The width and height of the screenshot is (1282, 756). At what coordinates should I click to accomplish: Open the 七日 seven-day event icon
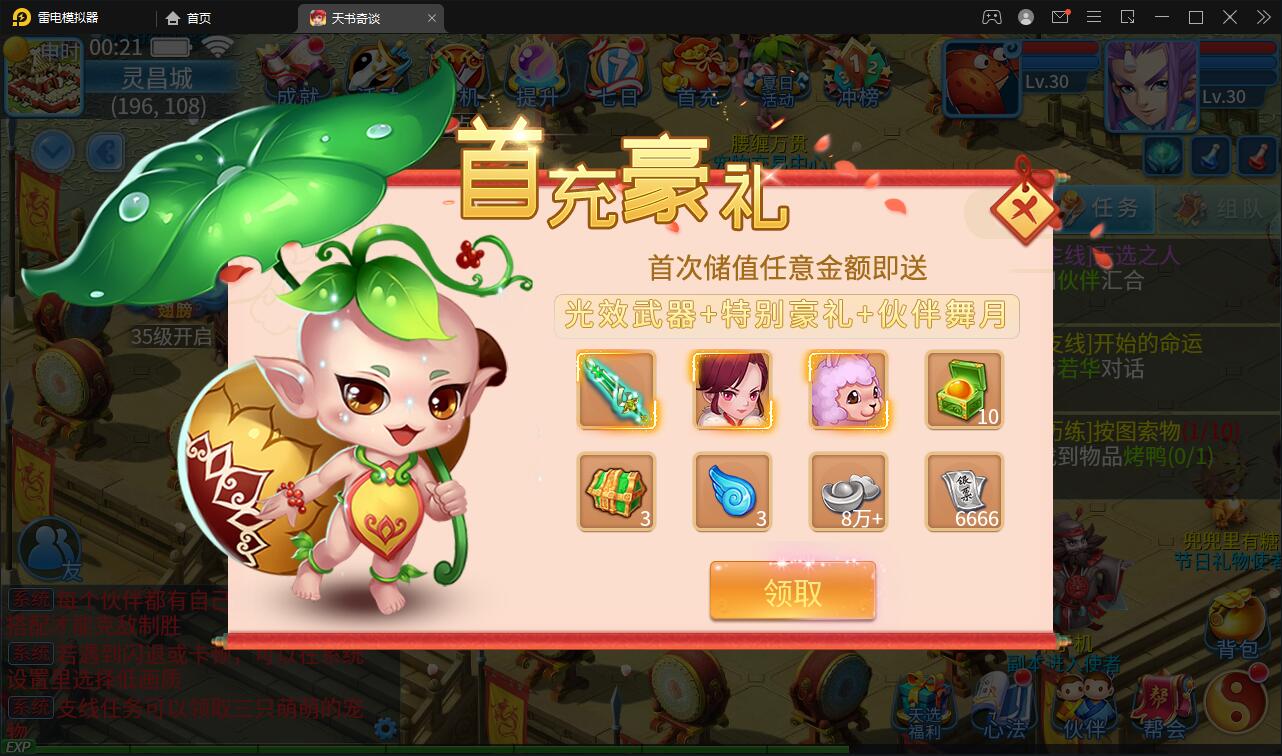click(x=618, y=72)
